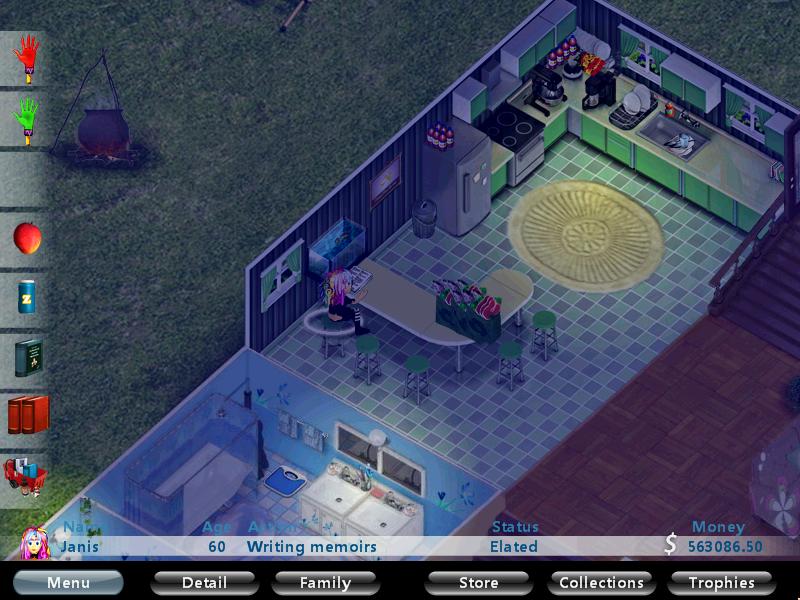
Task: Open the Menu button
Action: tap(68, 582)
